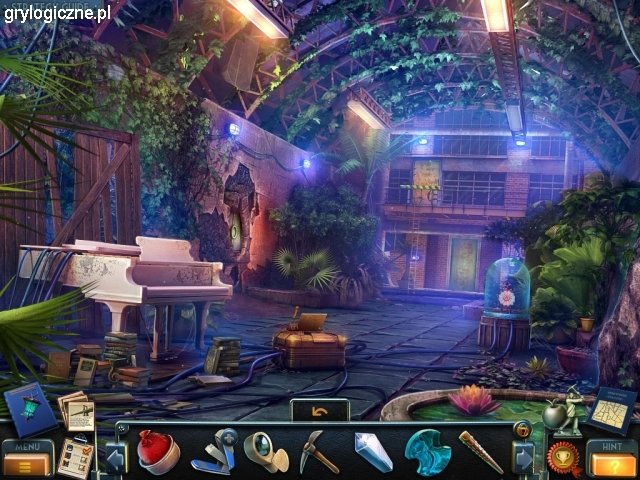The height and width of the screenshot is (480, 640).
Task: Select the pickaxe inventory item
Action: 319,452
